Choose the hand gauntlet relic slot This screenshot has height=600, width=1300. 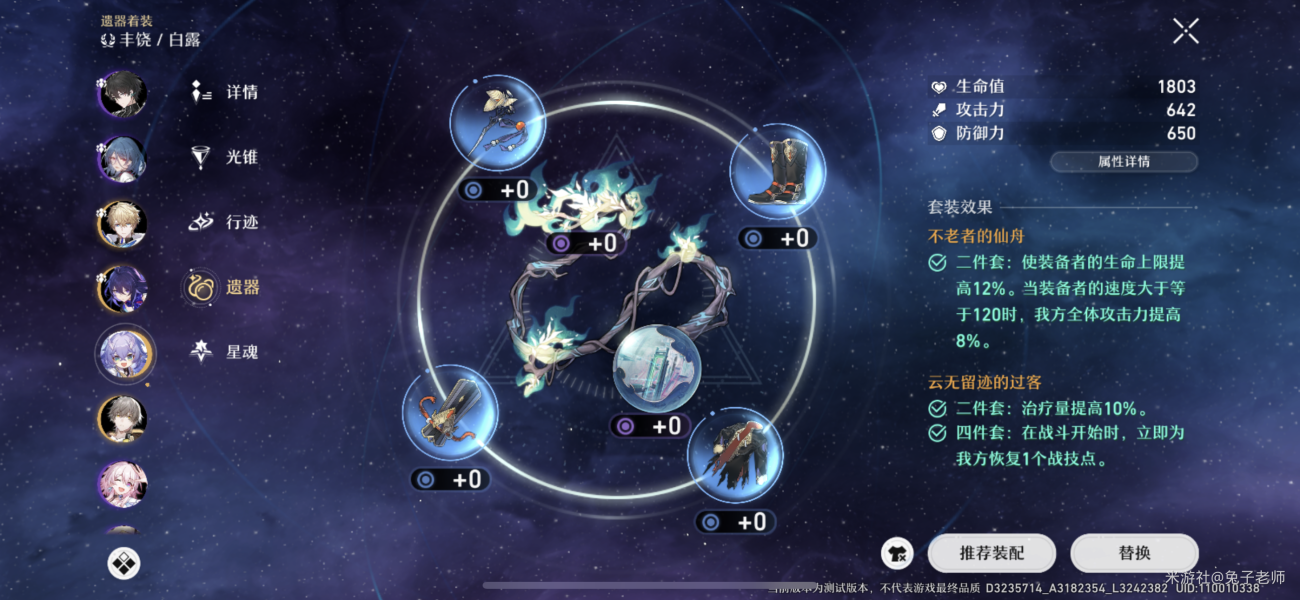pos(450,412)
